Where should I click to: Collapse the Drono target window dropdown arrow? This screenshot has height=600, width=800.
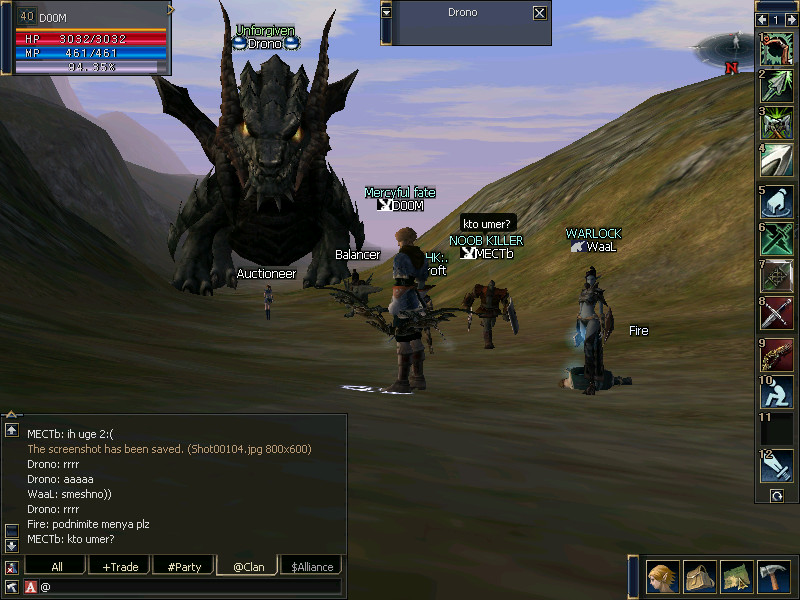(387, 13)
